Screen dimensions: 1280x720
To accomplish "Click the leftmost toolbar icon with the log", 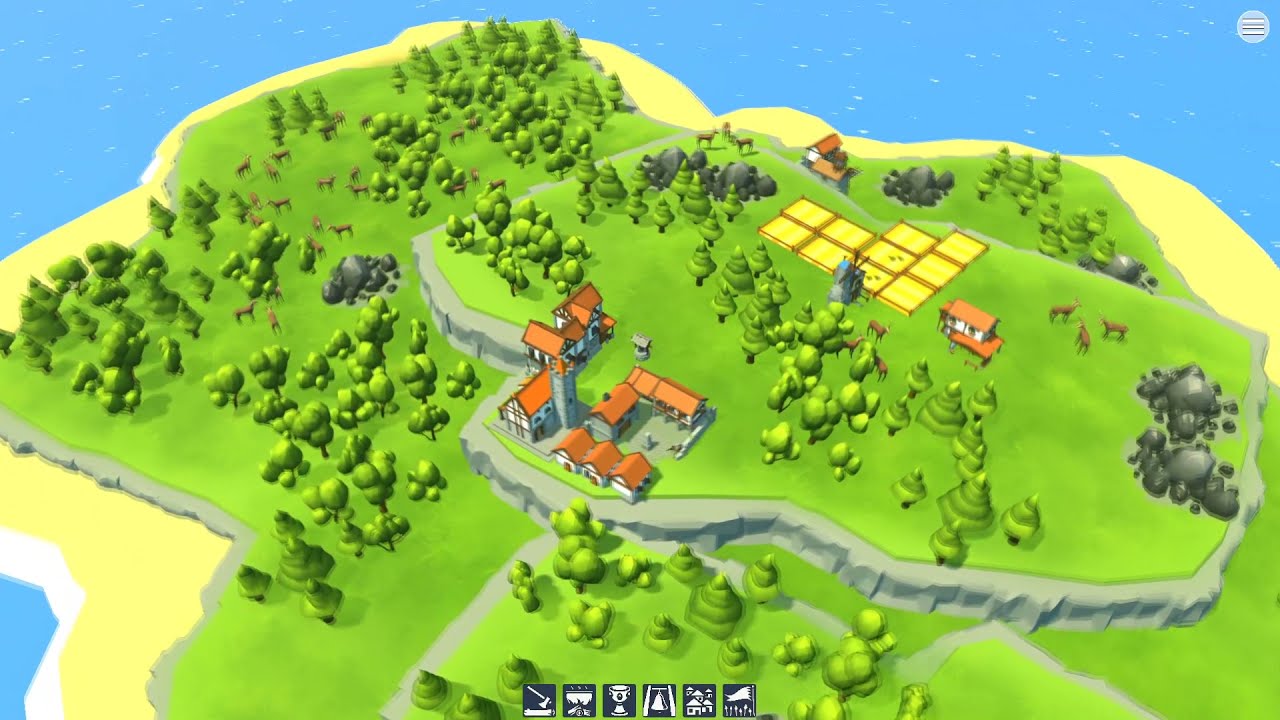I will [x=538, y=698].
